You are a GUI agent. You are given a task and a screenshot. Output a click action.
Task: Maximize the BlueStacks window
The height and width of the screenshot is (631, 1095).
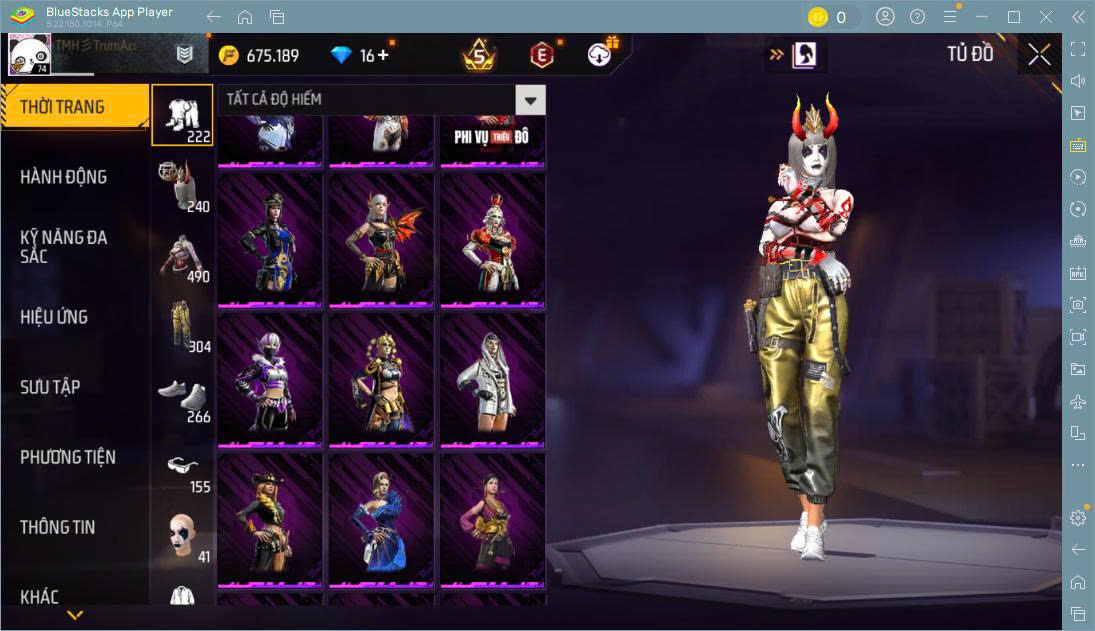tap(1014, 17)
